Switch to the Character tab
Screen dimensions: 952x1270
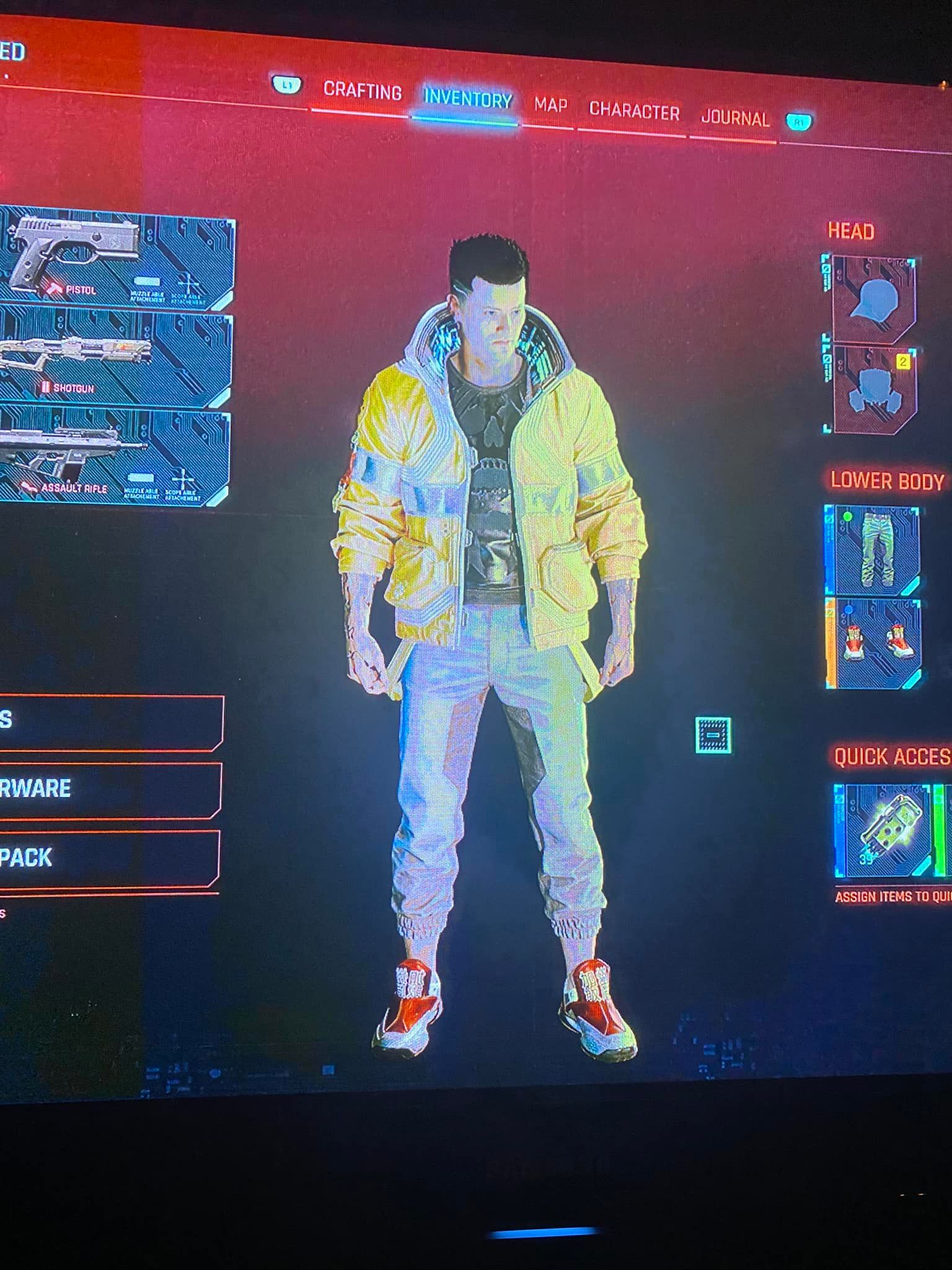pos(634,109)
